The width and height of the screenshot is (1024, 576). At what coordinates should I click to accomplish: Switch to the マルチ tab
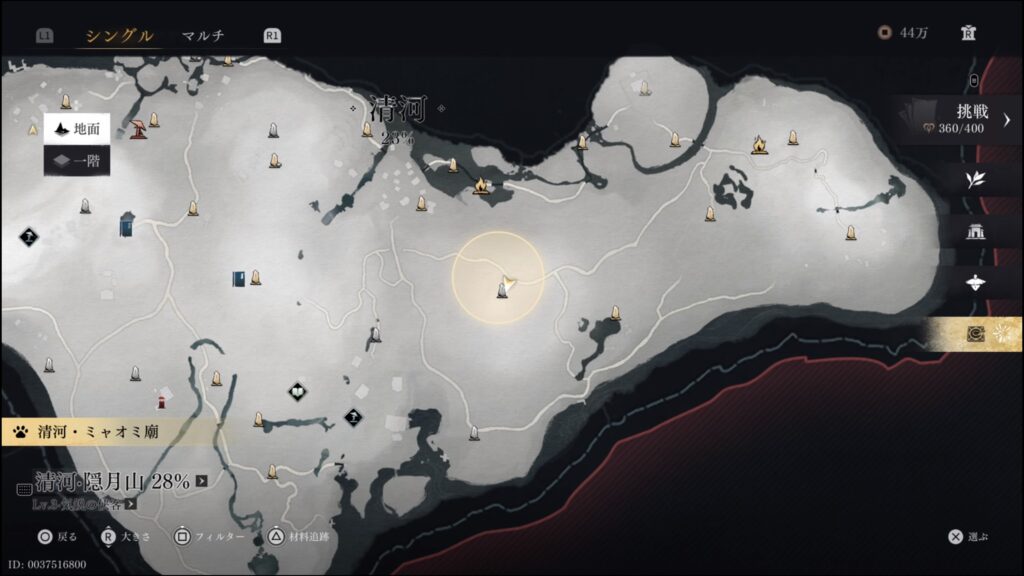pos(203,36)
